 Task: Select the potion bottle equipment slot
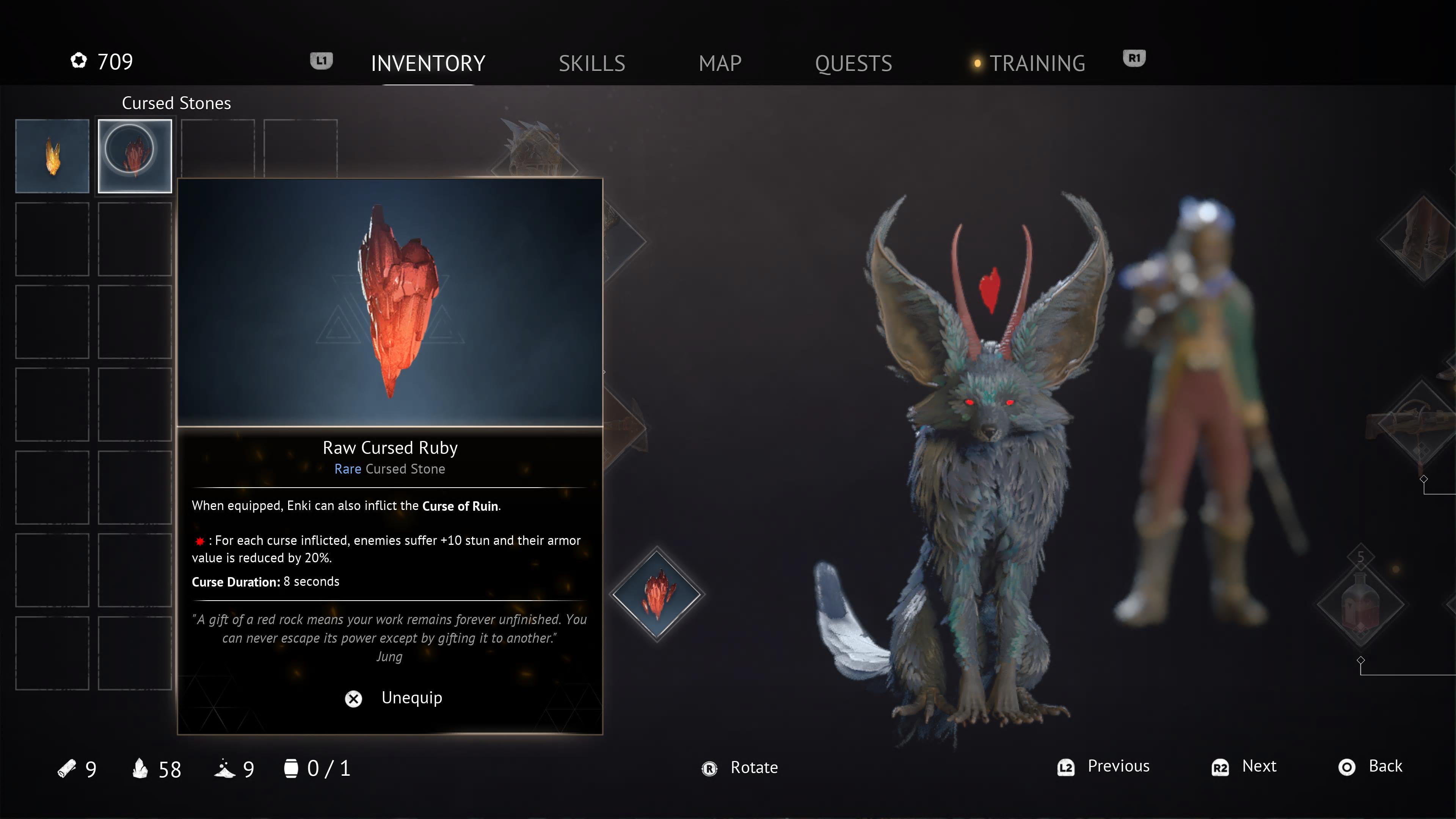[1360, 605]
